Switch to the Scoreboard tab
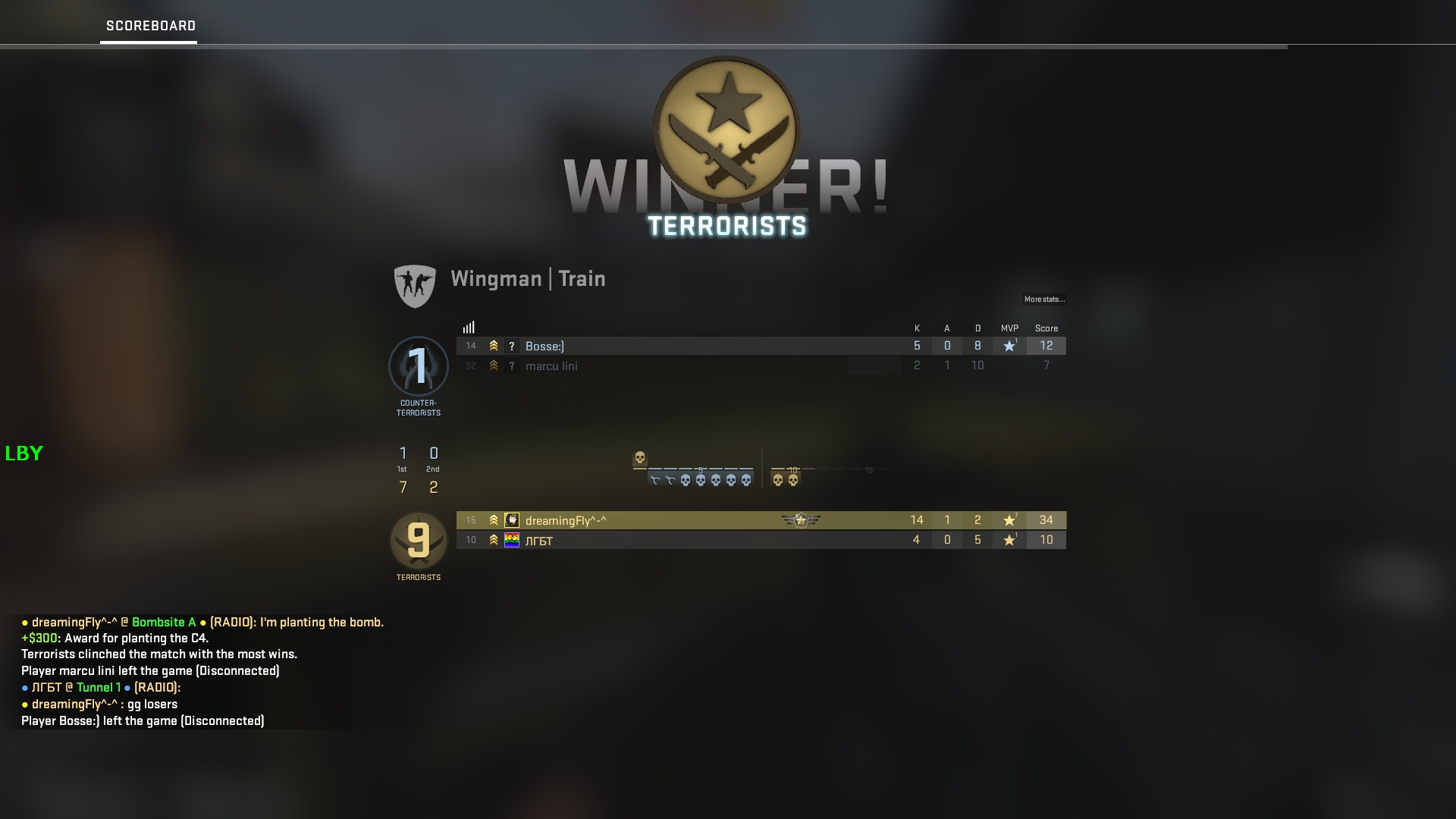This screenshot has height=819, width=1456. (150, 26)
